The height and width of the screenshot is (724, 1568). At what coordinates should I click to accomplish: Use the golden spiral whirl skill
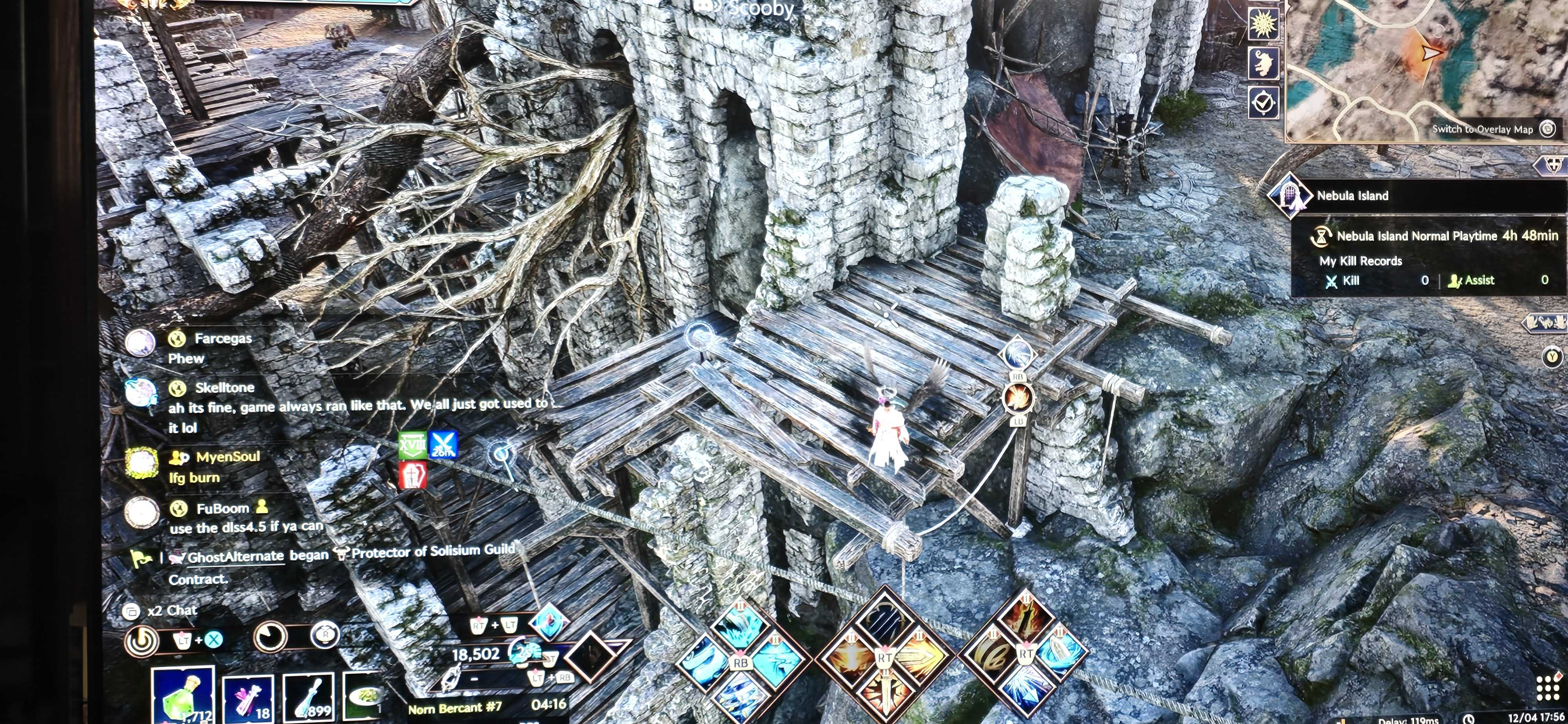point(991,656)
